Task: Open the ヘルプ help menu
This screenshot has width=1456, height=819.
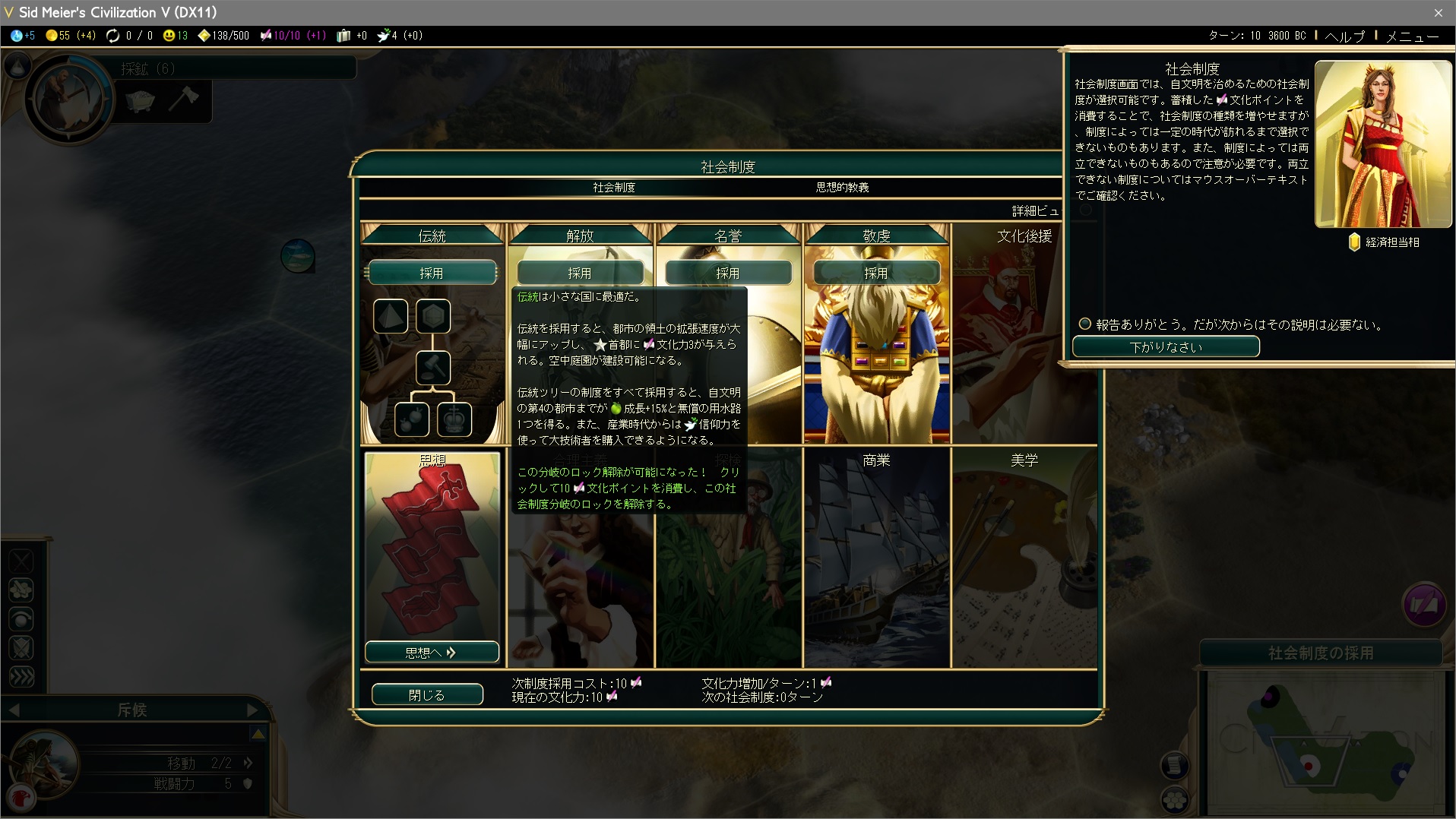Action: point(1344,36)
